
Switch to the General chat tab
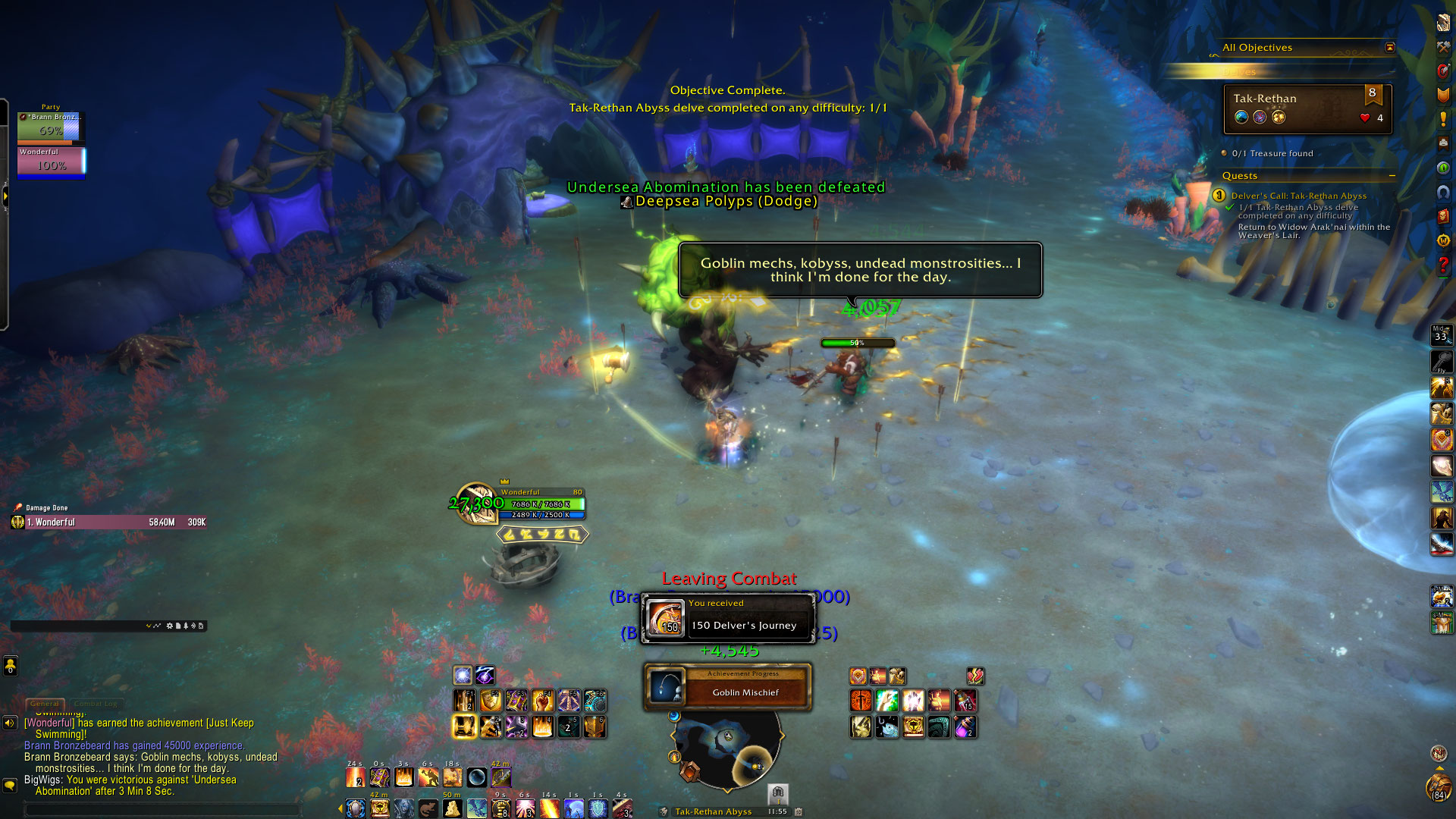click(x=45, y=704)
